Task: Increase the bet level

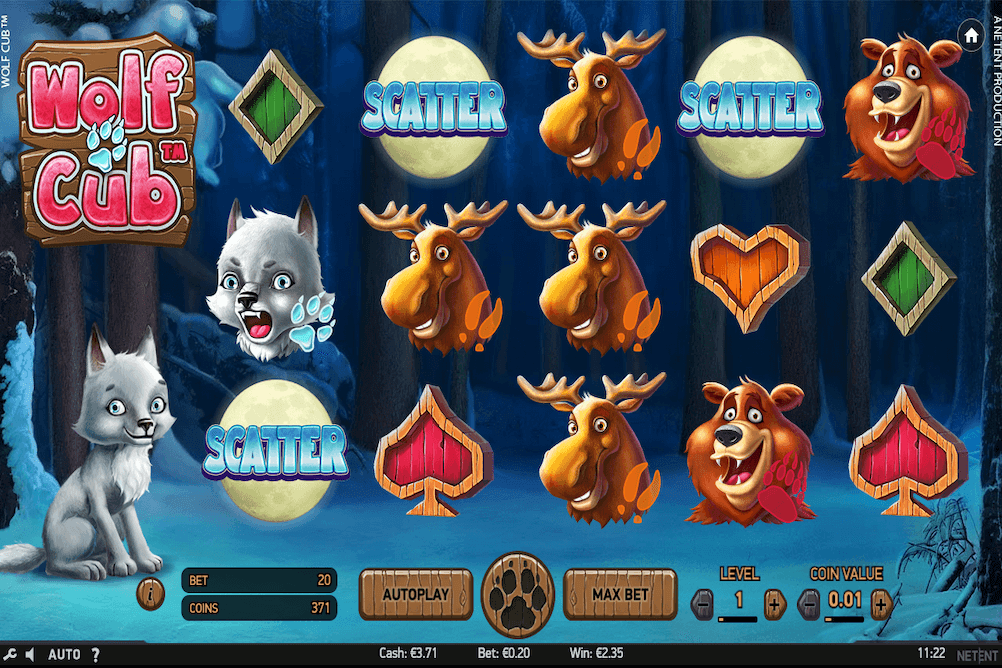Action: [x=773, y=603]
